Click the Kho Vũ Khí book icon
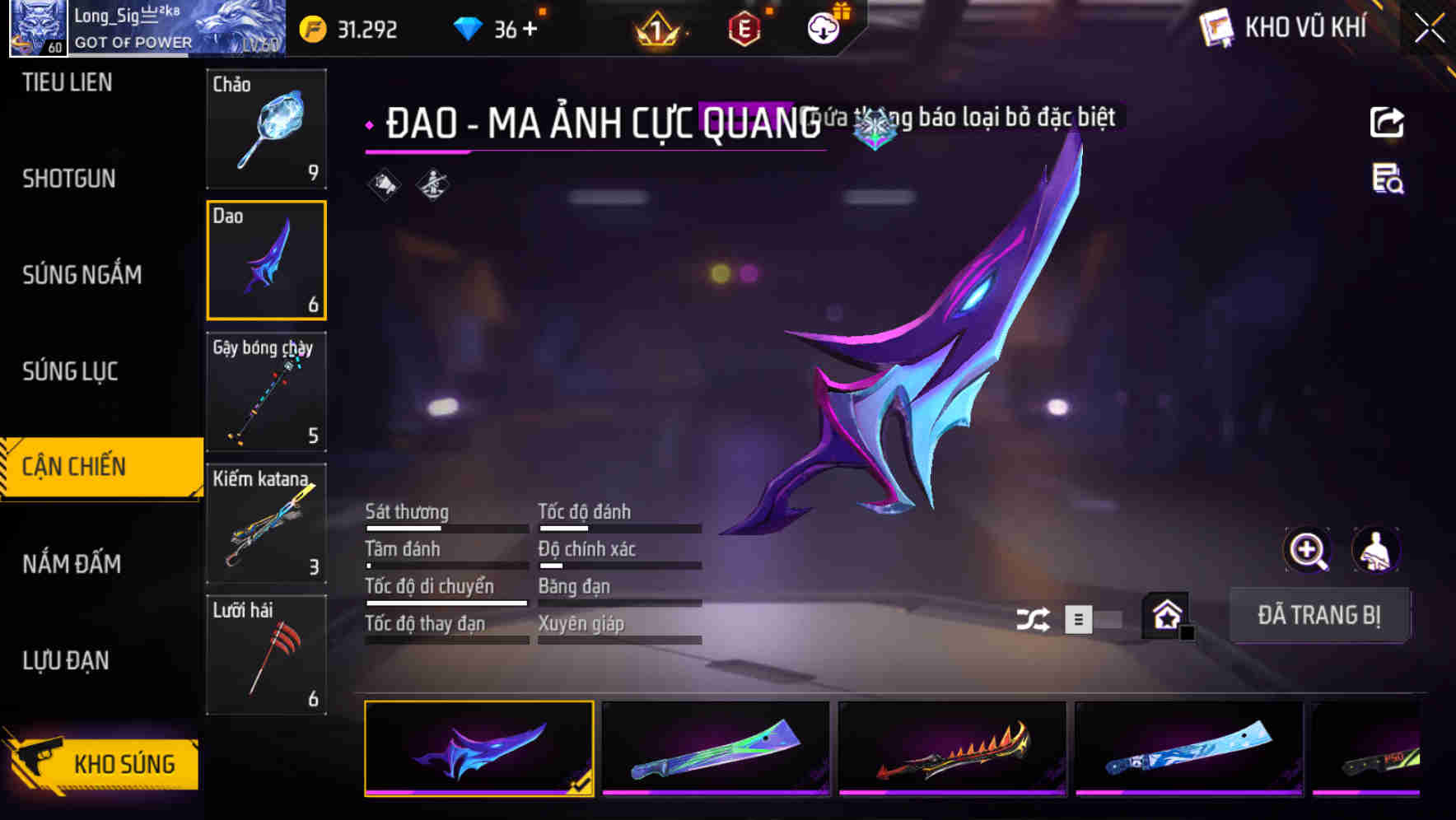The height and width of the screenshot is (820, 1456). coord(1215,27)
